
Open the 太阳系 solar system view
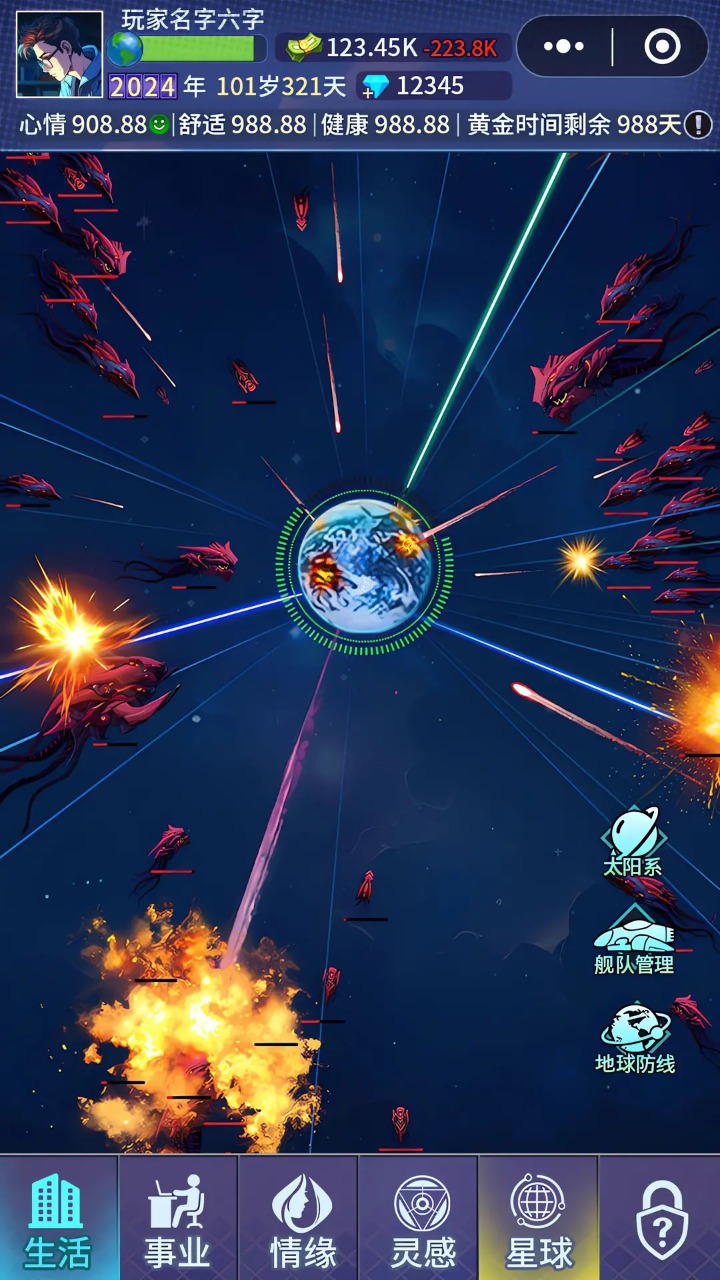click(633, 842)
